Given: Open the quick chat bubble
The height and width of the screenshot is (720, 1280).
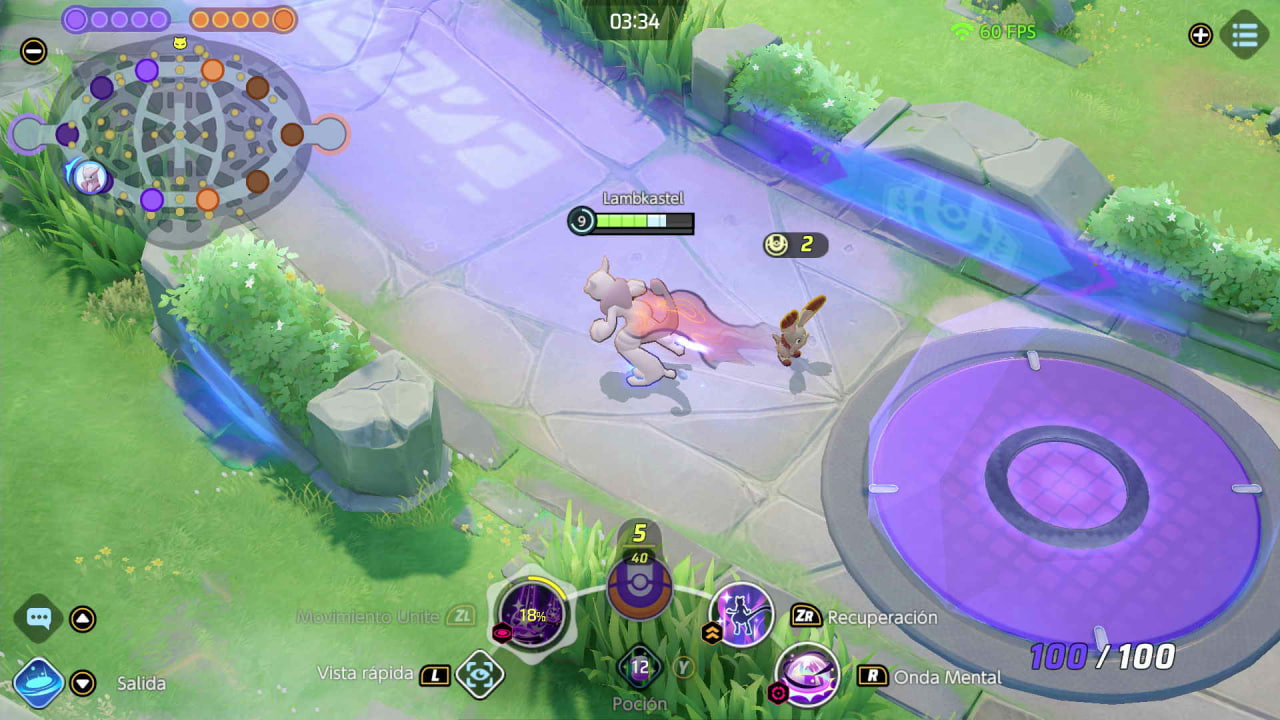Looking at the screenshot, I should [x=39, y=618].
